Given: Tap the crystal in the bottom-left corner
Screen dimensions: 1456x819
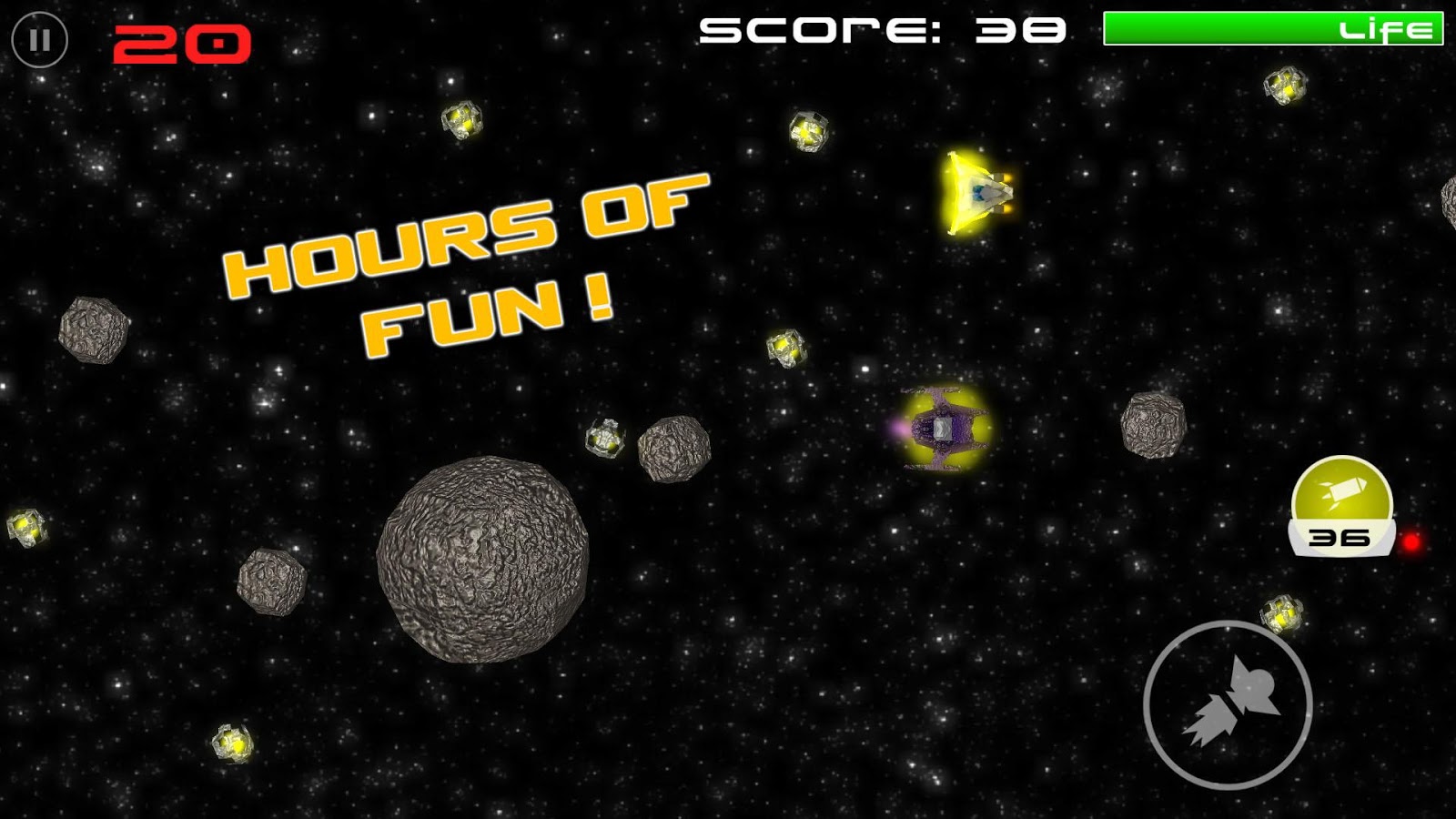Looking at the screenshot, I should tap(230, 742).
